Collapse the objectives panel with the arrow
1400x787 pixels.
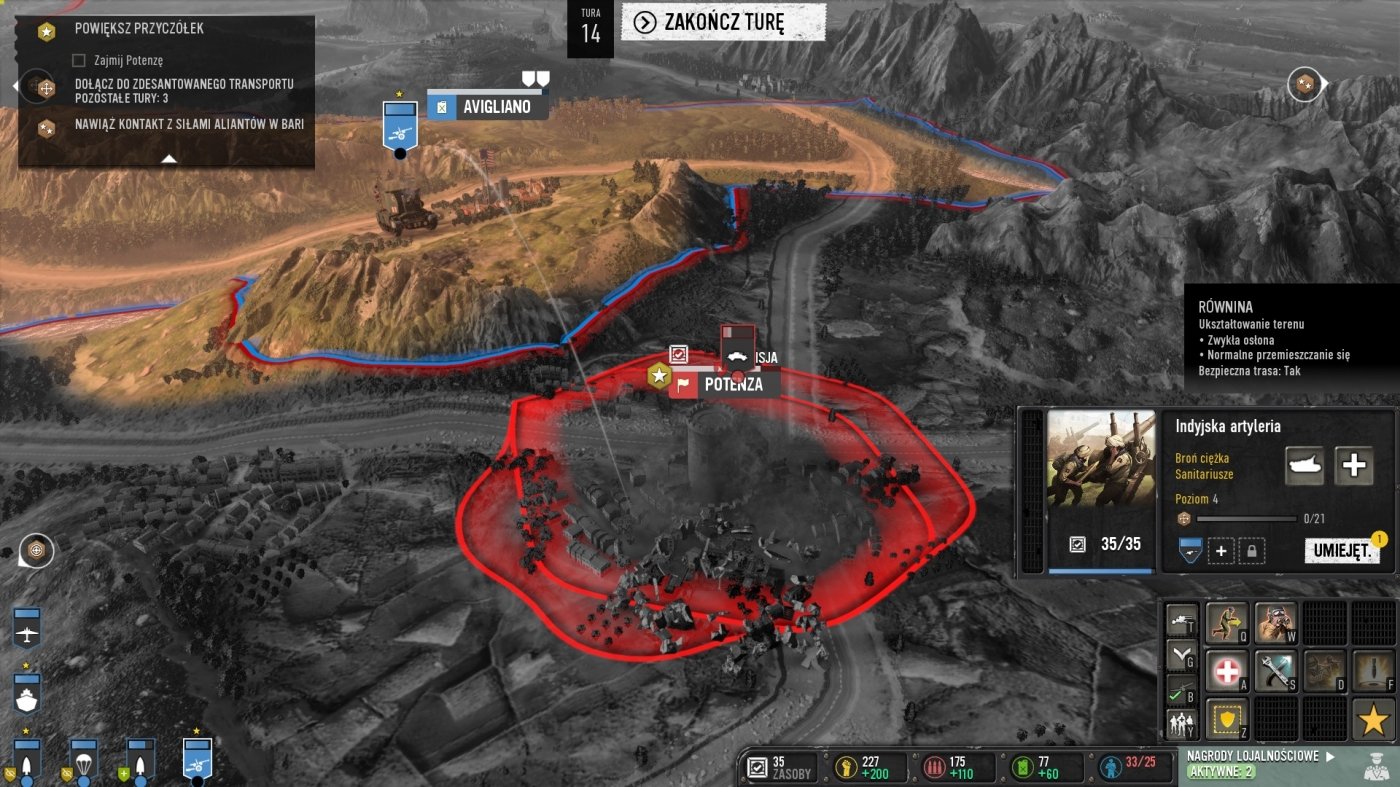coord(169,158)
